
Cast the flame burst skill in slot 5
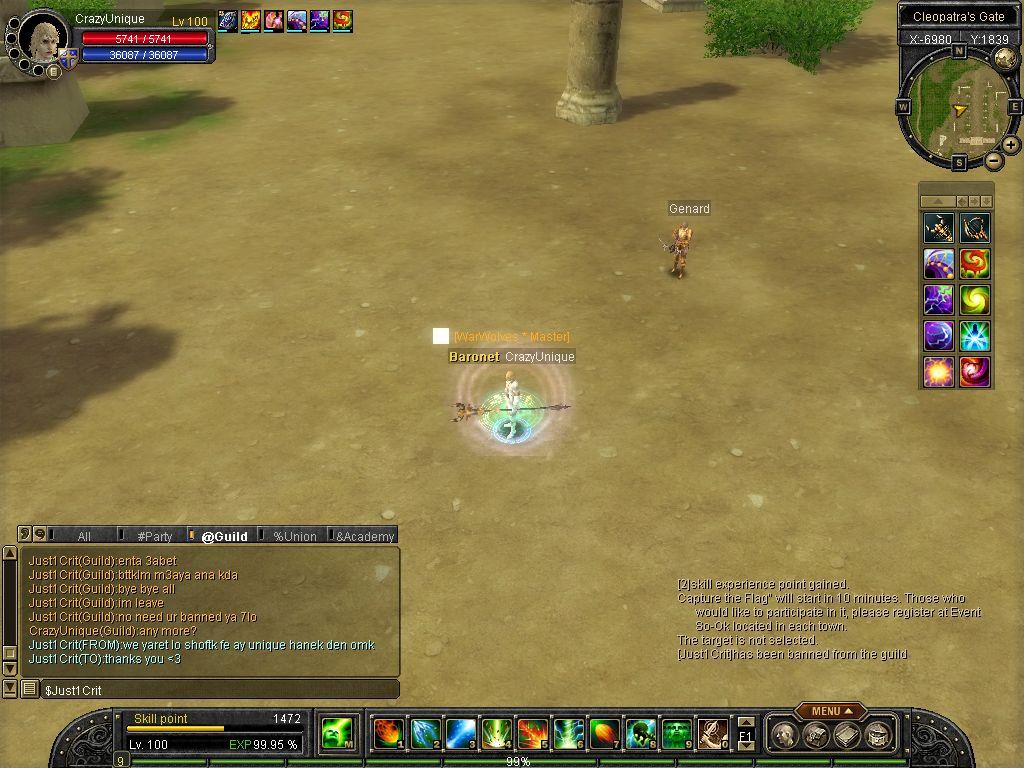532,734
